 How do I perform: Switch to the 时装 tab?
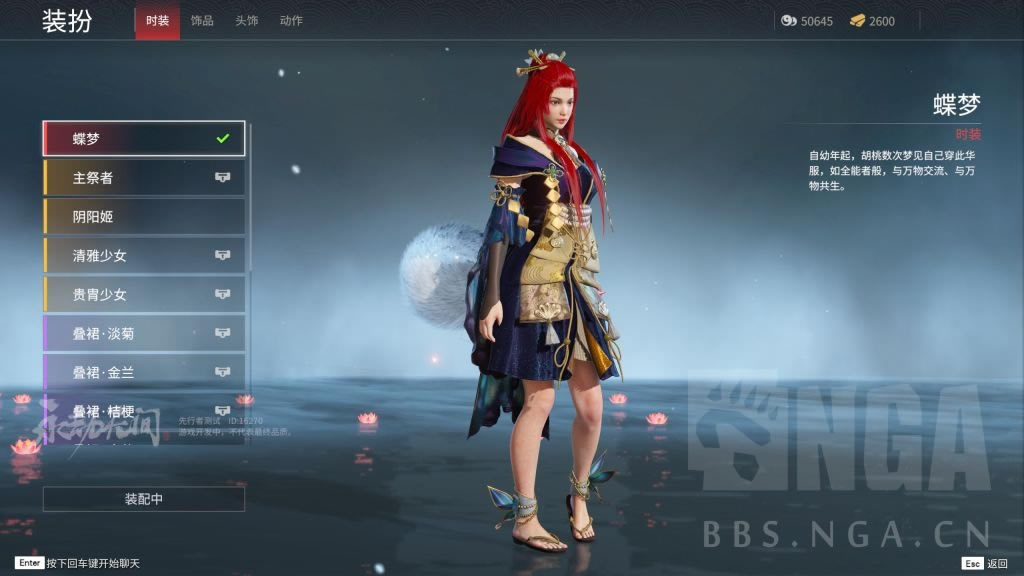[157, 21]
